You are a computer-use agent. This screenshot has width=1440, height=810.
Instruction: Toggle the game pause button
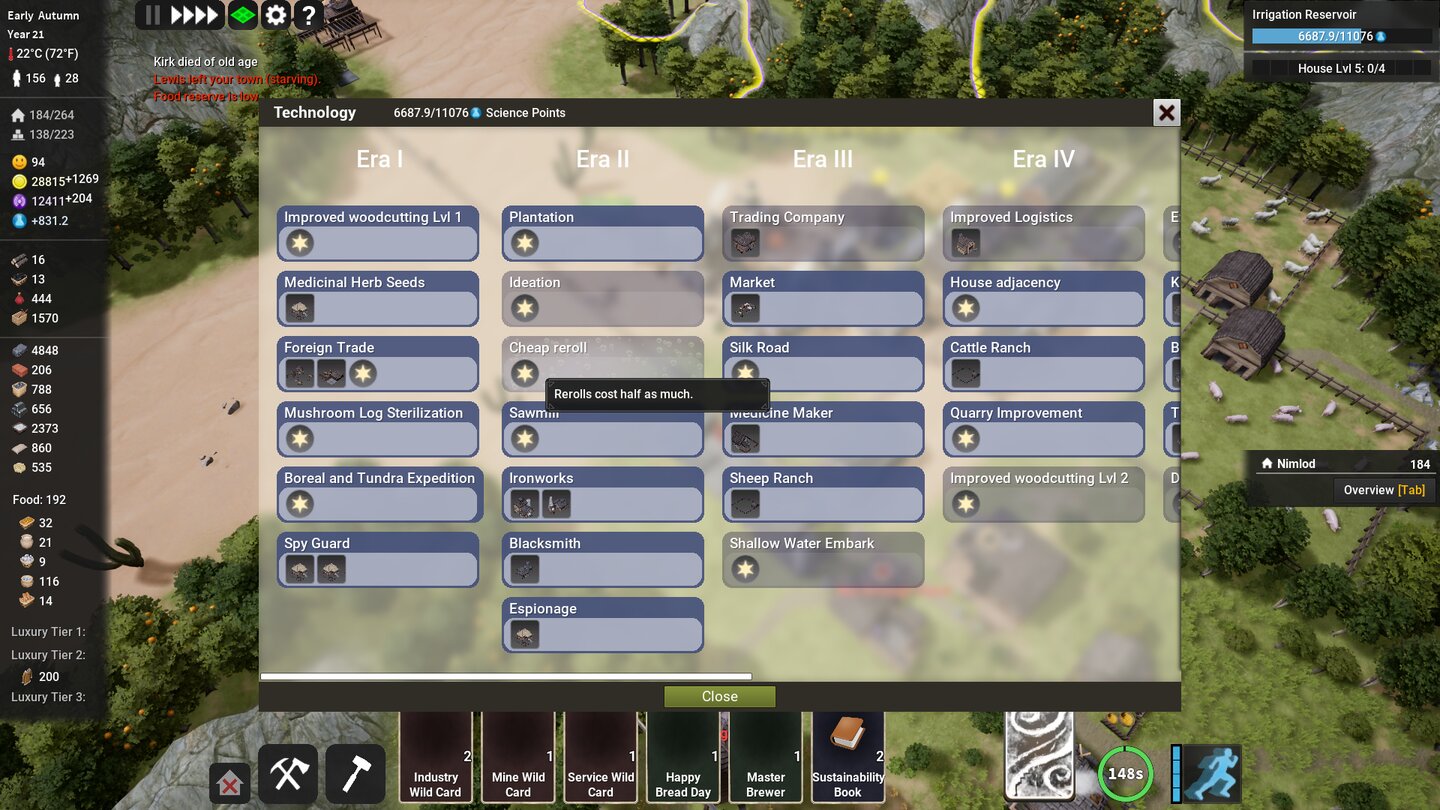pyautogui.click(x=151, y=14)
